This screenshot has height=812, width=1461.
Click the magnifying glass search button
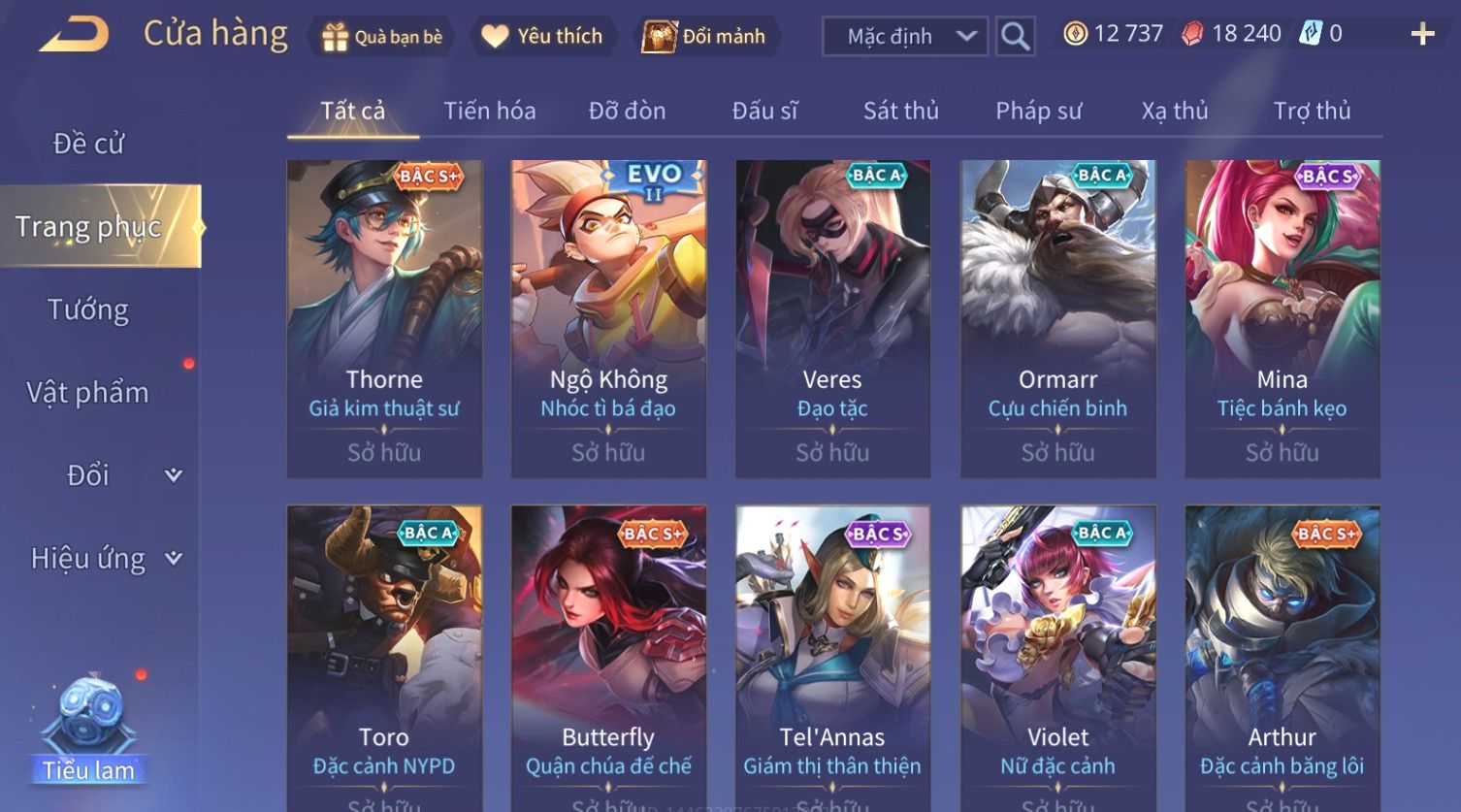coord(1015,37)
